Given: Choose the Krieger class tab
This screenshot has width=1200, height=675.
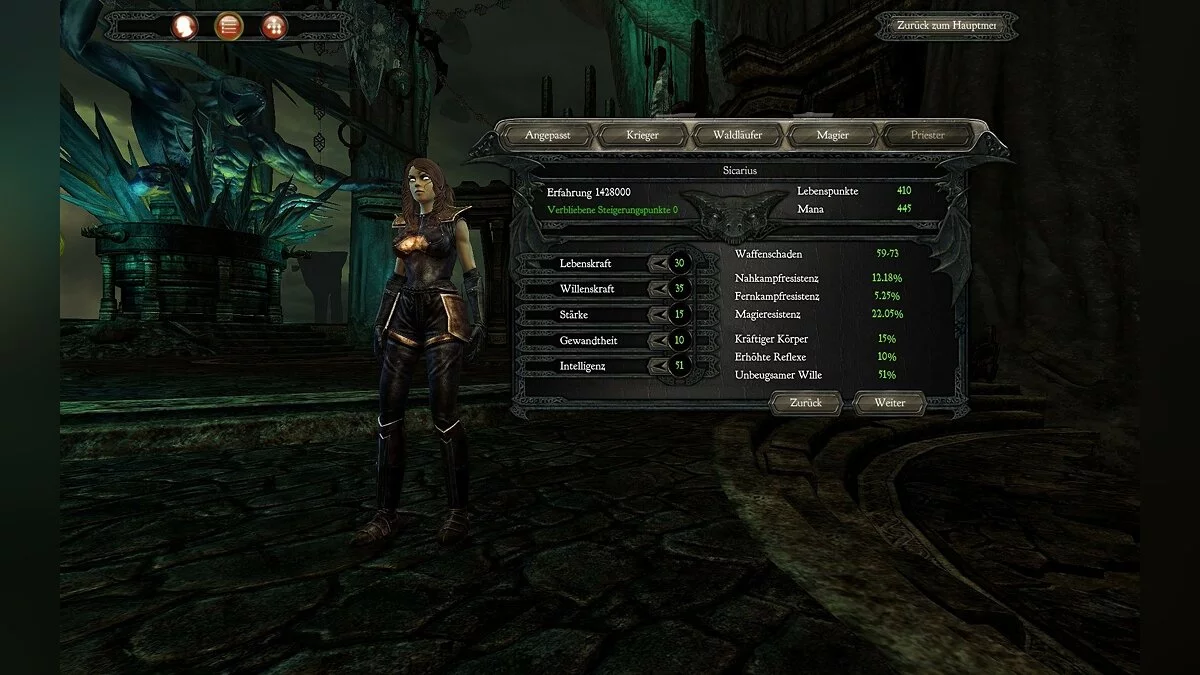Looking at the screenshot, I should click(642, 135).
